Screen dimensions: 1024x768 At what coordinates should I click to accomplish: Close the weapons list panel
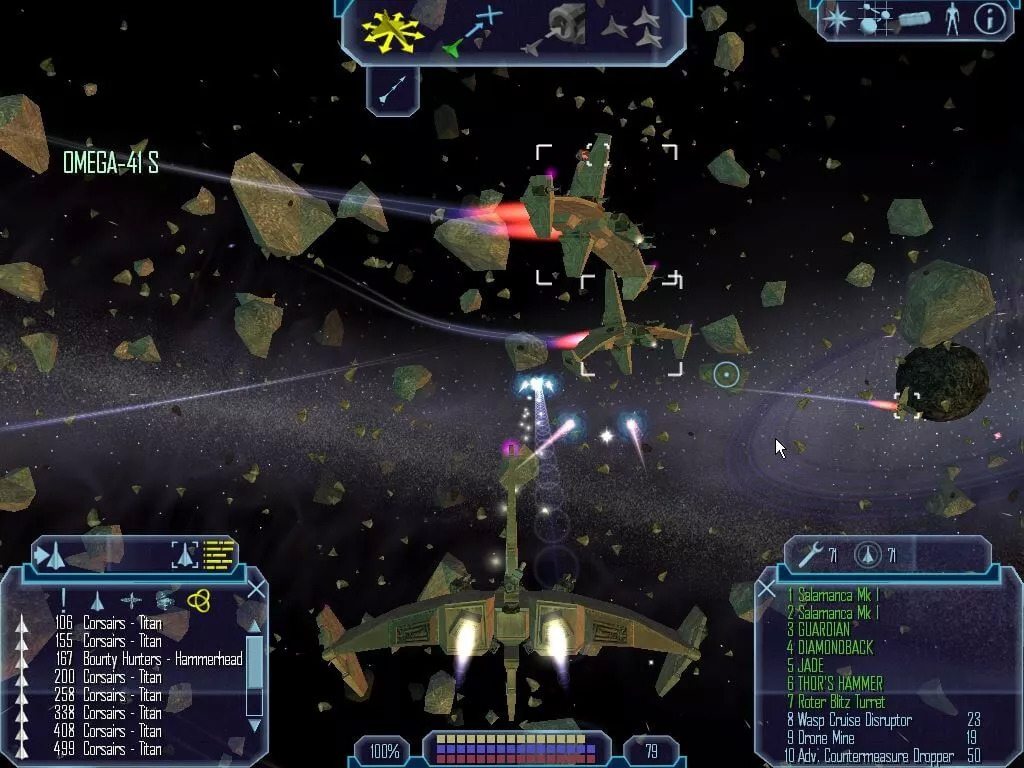767,590
